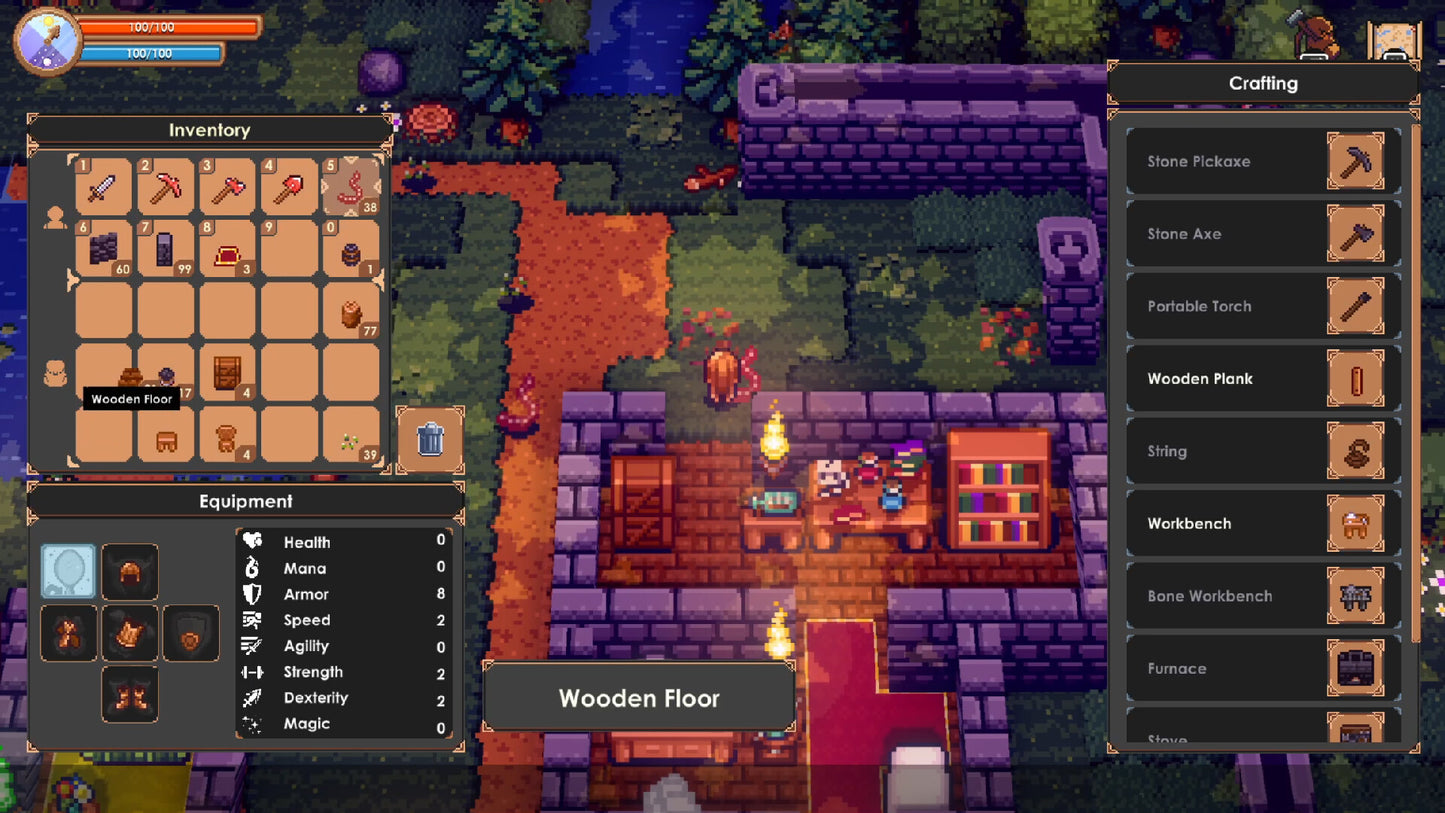Image resolution: width=1445 pixels, height=813 pixels.
Task: Click the String crafting entry
Action: 1263,452
